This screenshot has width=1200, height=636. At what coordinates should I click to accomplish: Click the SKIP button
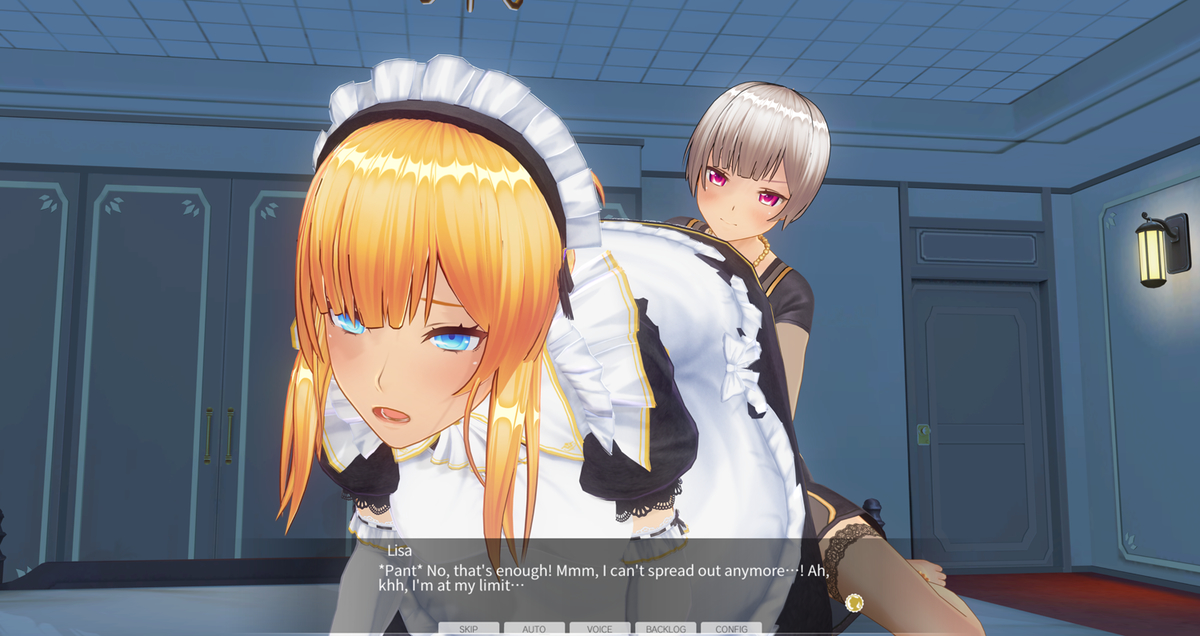point(468,629)
